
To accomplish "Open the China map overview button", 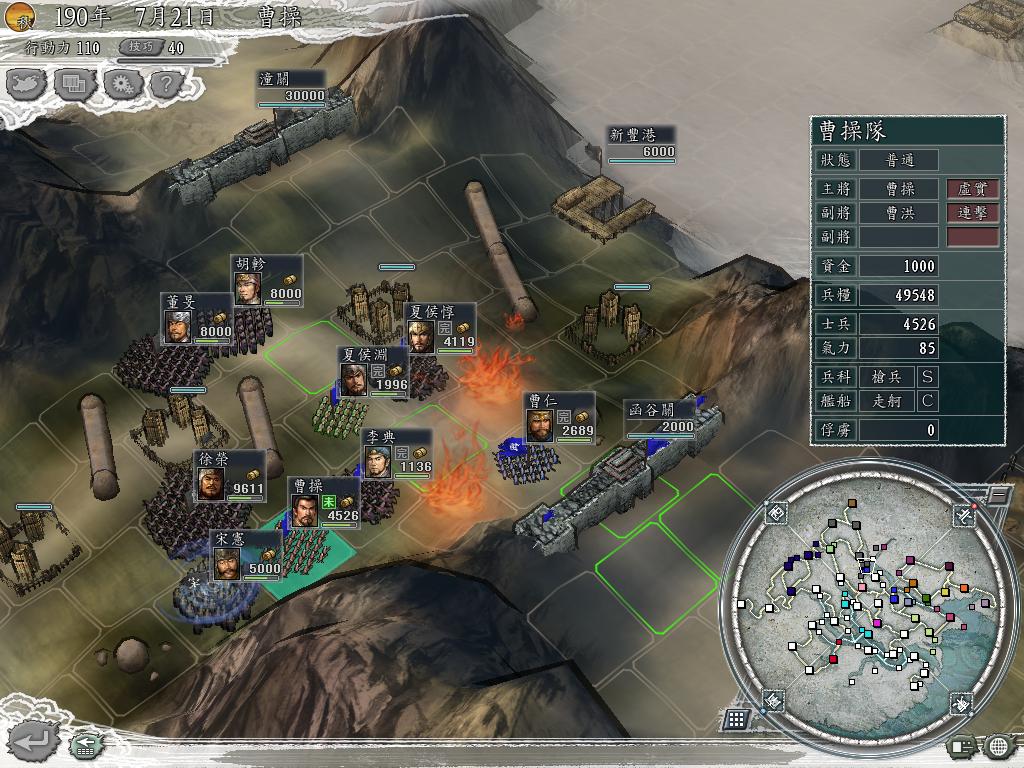I will coord(27,83).
